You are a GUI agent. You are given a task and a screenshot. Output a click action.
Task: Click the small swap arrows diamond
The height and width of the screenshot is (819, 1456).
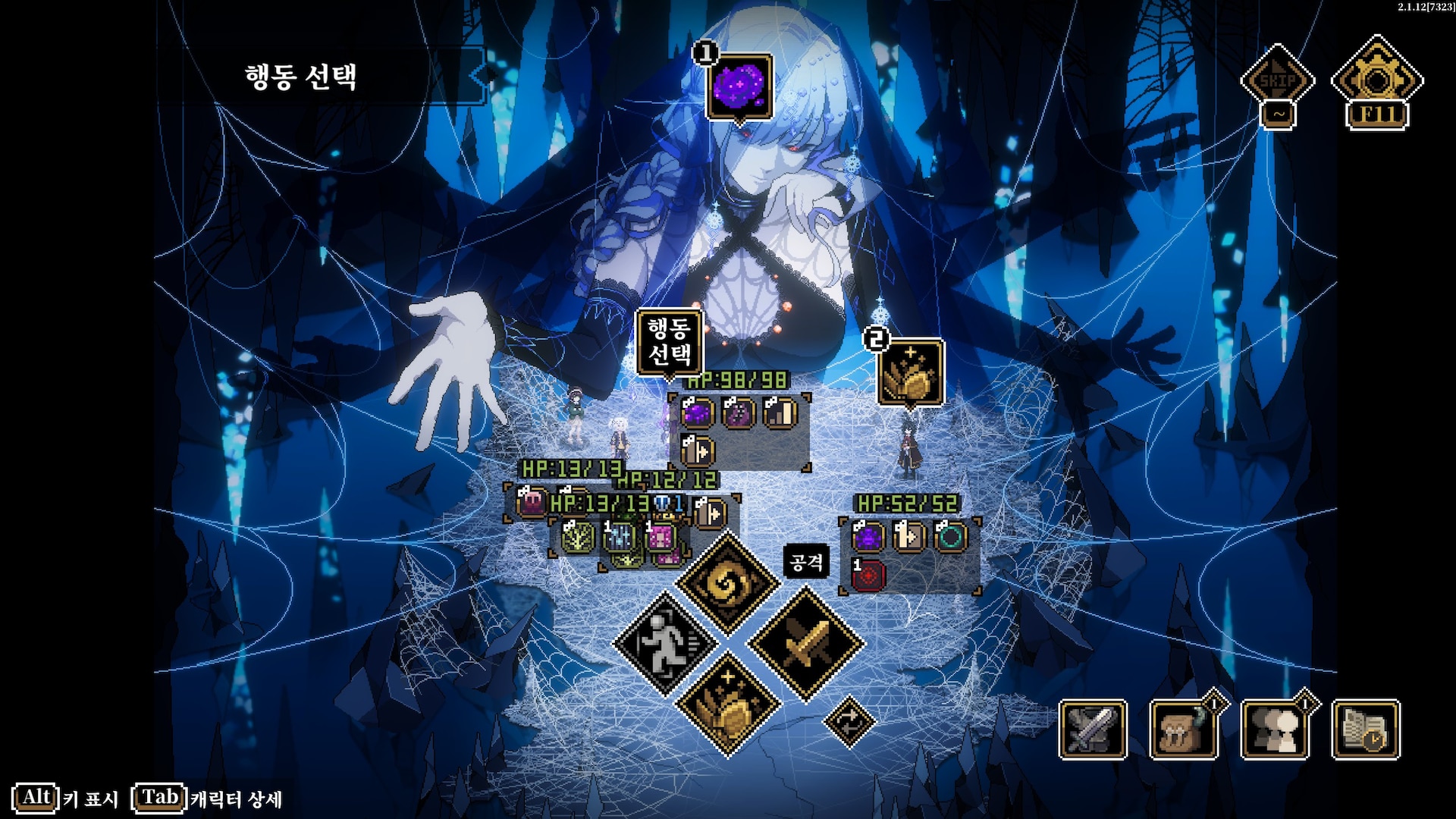point(849,720)
